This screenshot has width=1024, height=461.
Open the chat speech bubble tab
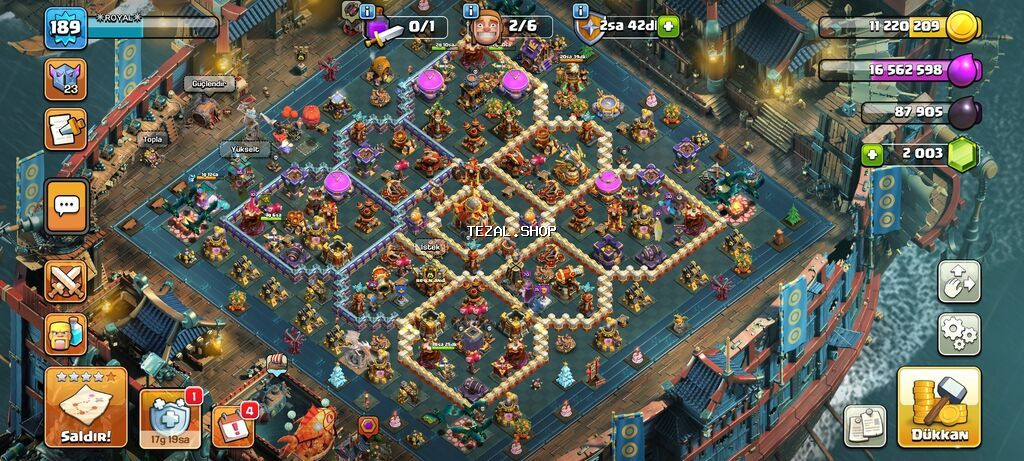[67, 207]
